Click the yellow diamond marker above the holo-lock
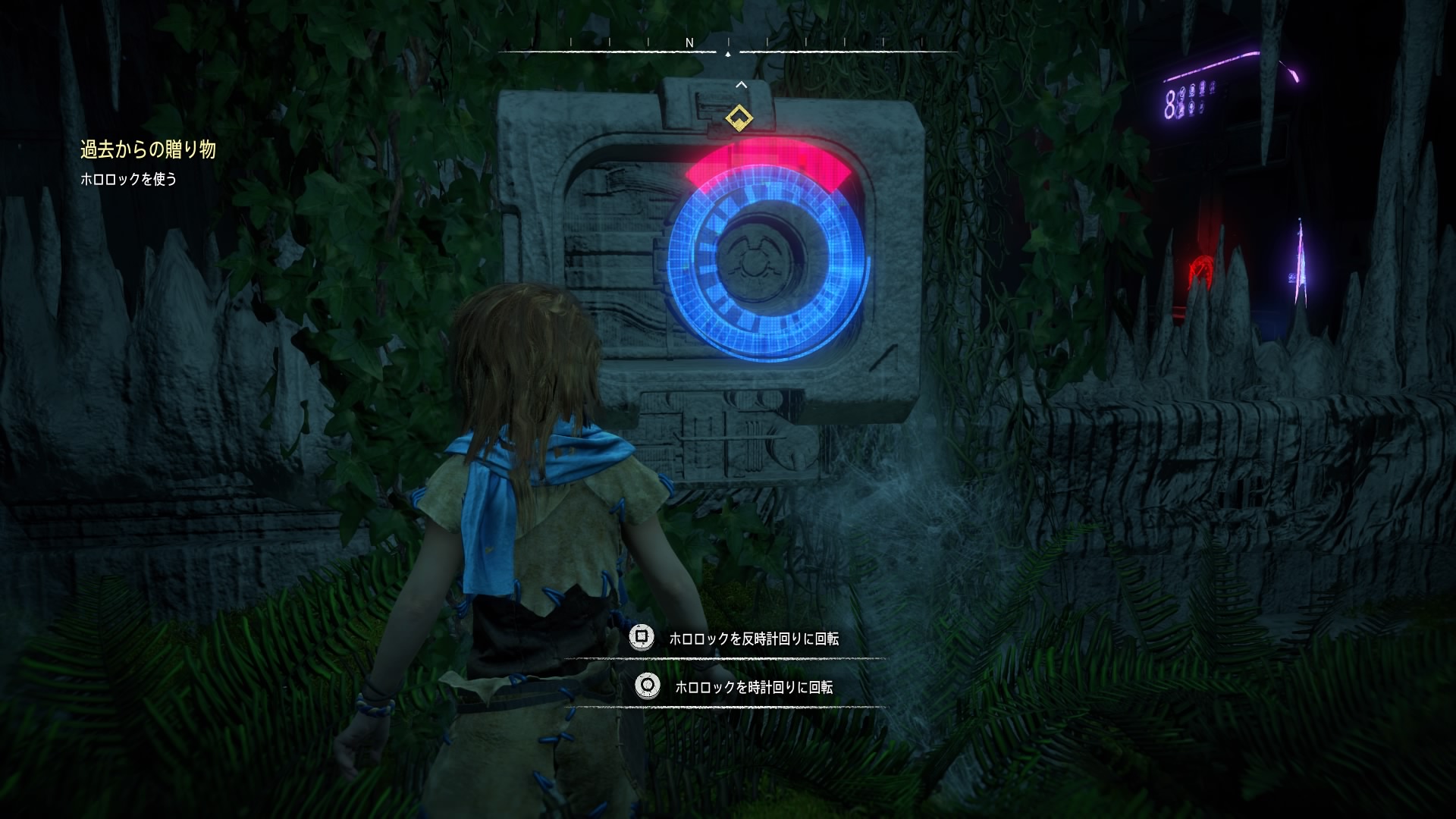This screenshot has width=1456, height=819. pyautogui.click(x=739, y=118)
